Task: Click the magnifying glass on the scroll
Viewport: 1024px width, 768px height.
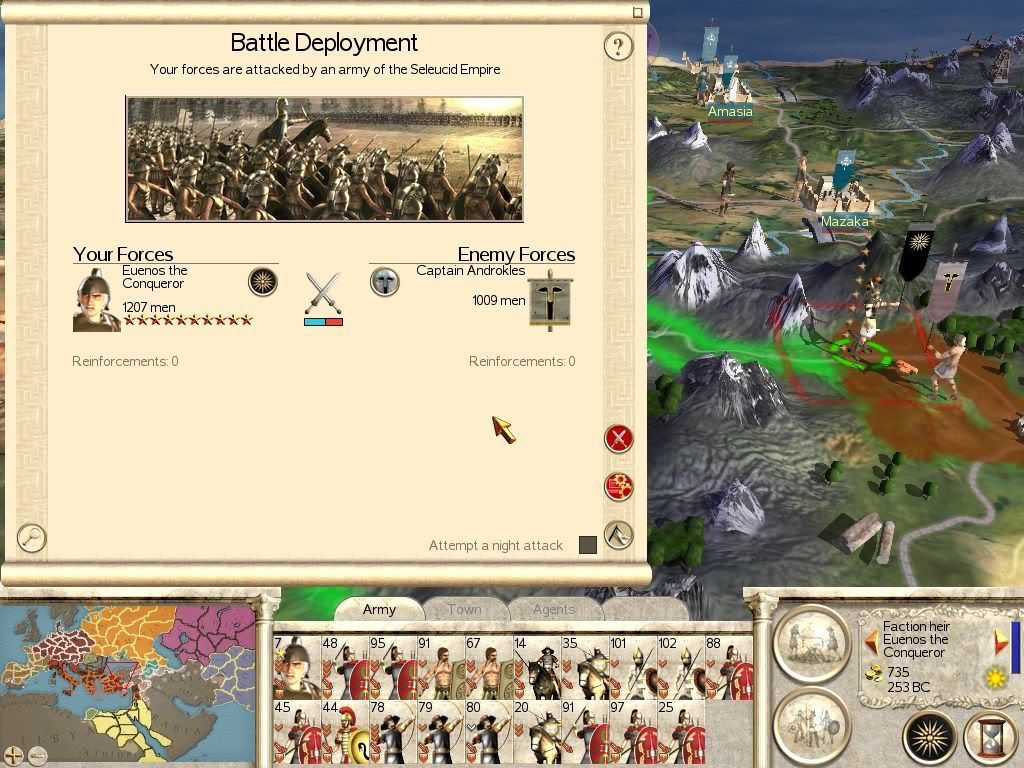Action: click(32, 538)
